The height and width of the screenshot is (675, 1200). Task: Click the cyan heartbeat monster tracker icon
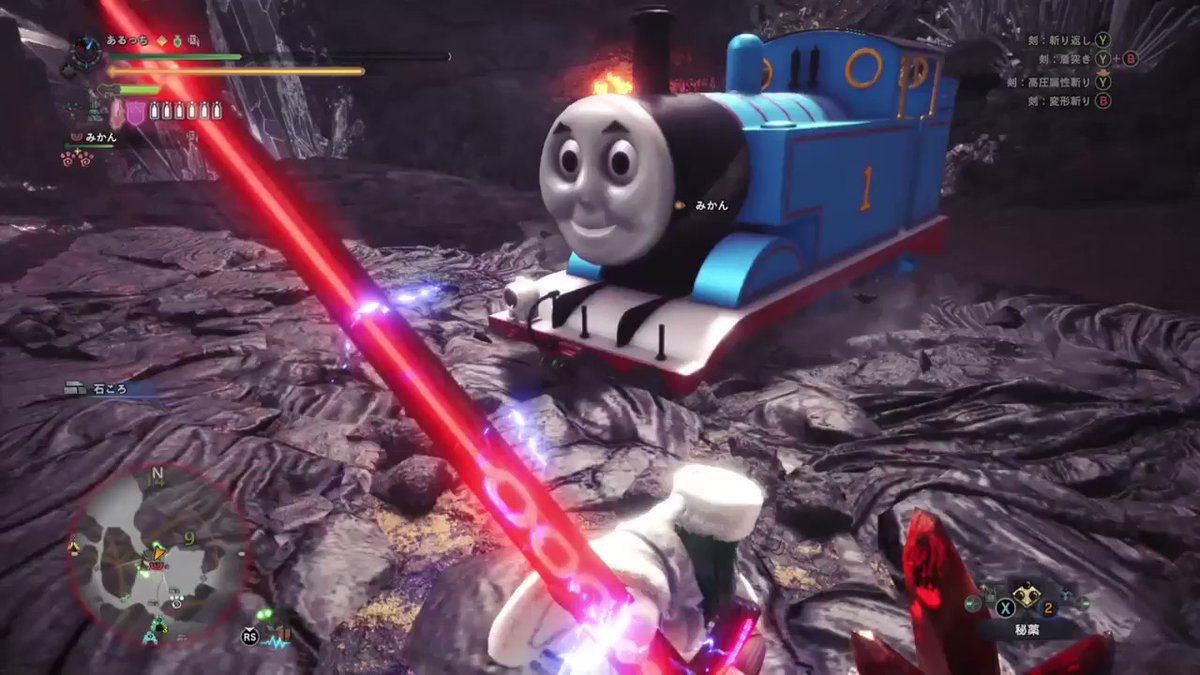(274, 639)
